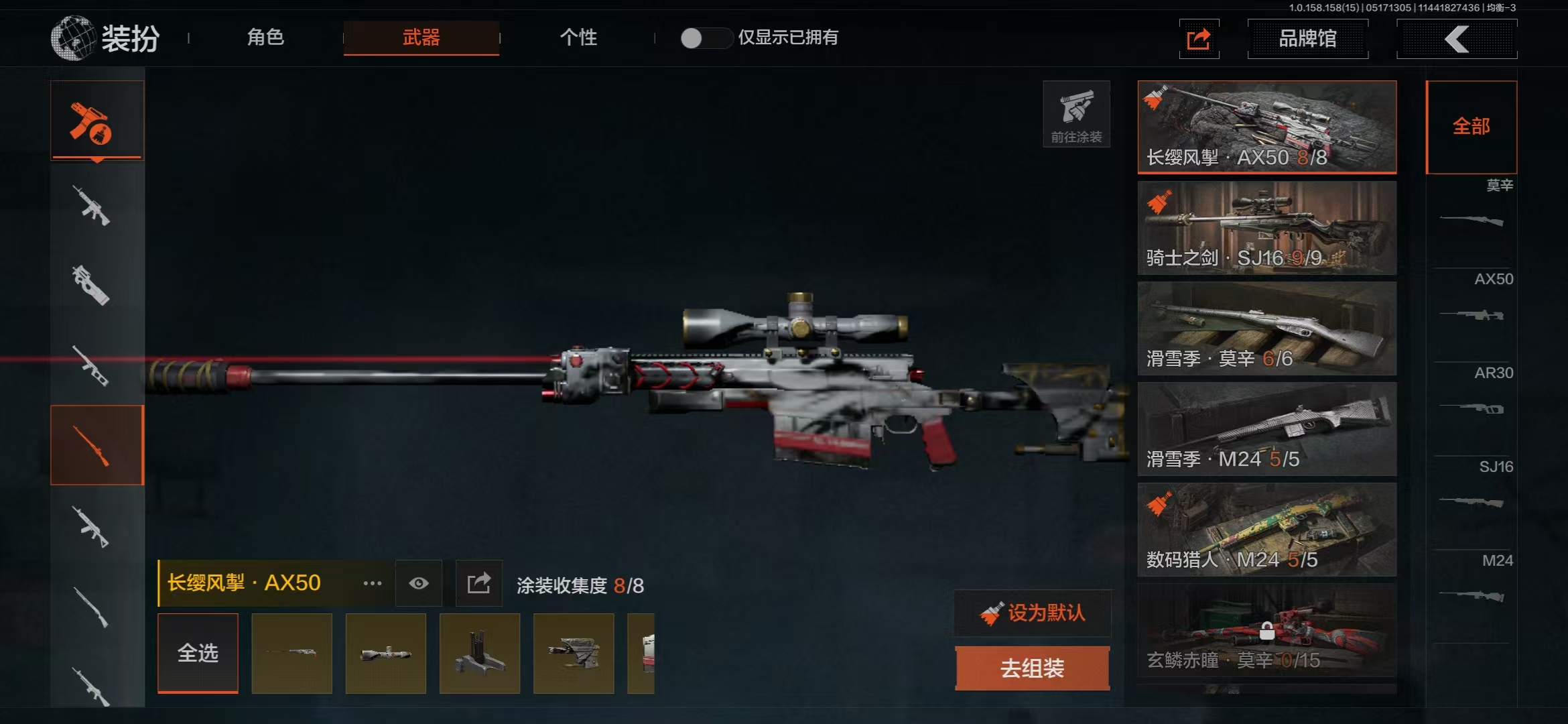Image resolution: width=1568 pixels, height=724 pixels.
Task: Select the 武器 tab
Action: coord(421,38)
